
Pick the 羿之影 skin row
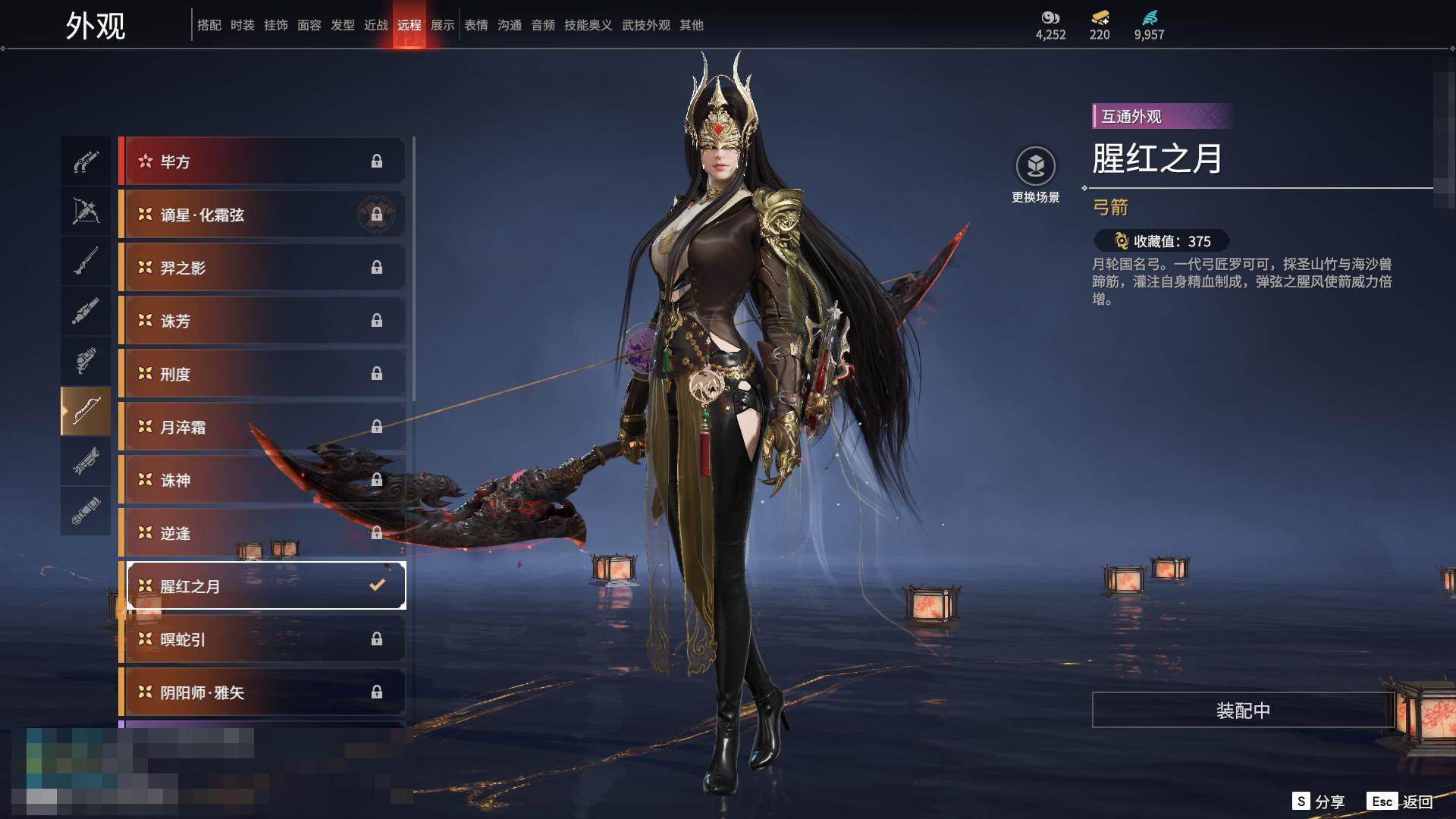(x=262, y=268)
